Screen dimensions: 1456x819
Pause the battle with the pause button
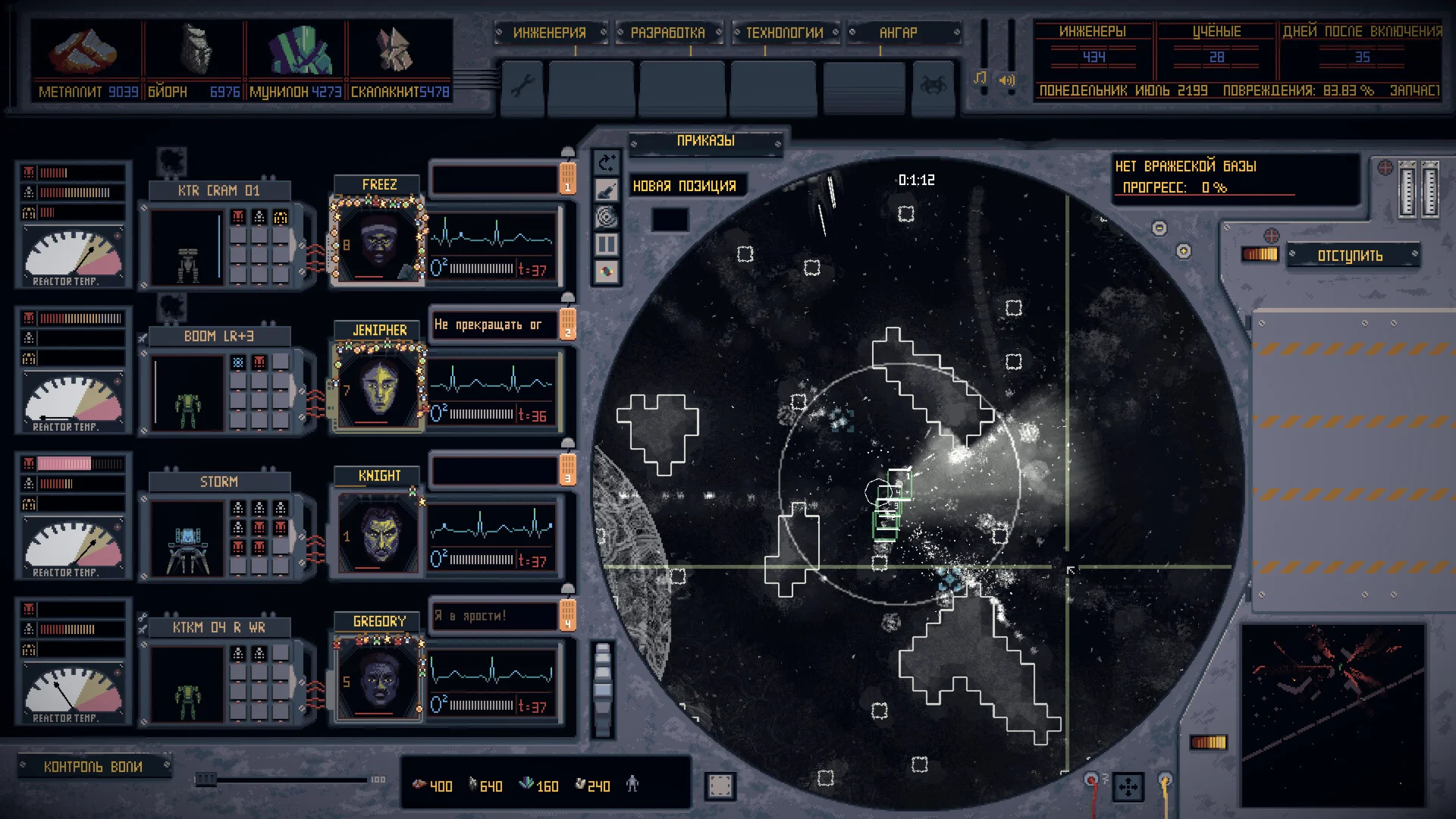point(607,244)
